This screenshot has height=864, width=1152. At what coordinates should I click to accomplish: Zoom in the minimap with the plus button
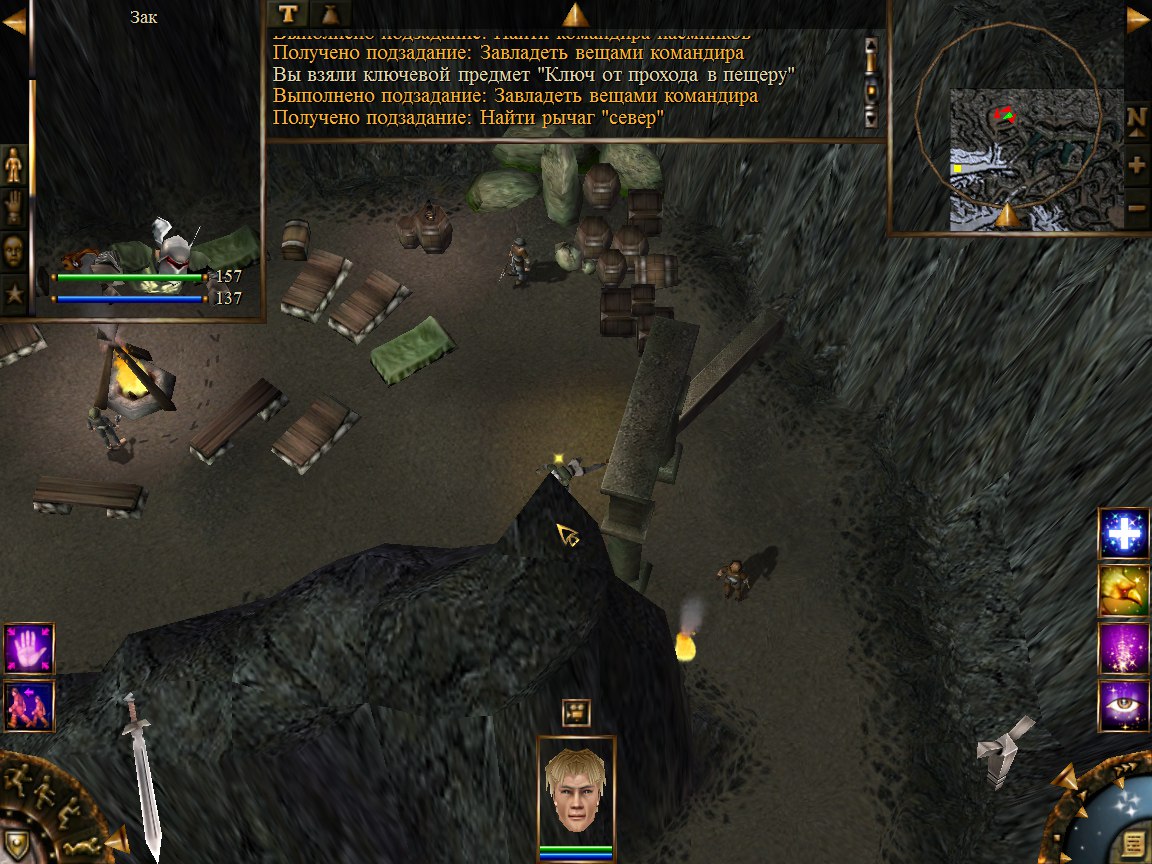coord(1136,164)
